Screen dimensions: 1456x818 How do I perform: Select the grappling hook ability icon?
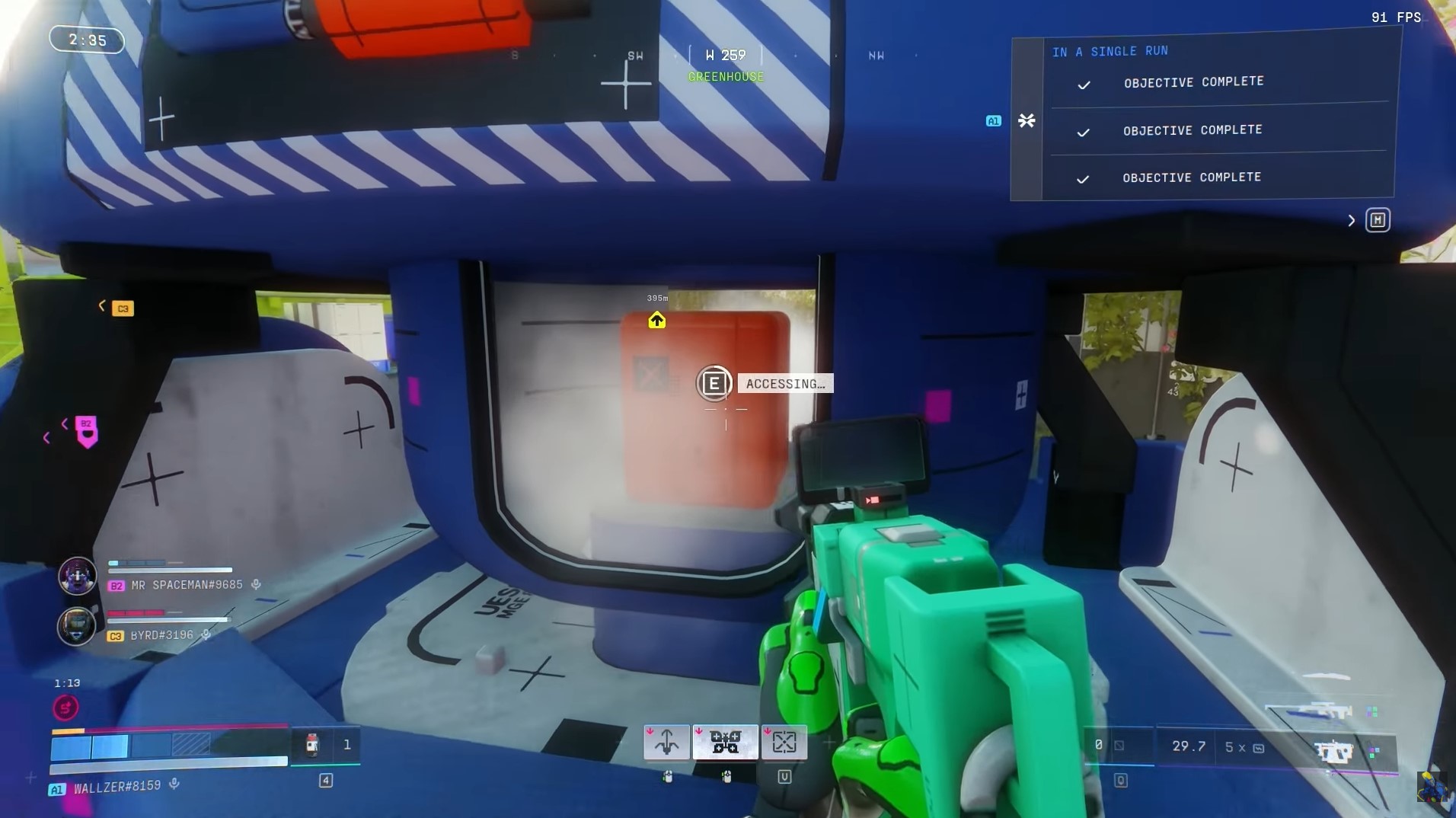[x=666, y=741]
